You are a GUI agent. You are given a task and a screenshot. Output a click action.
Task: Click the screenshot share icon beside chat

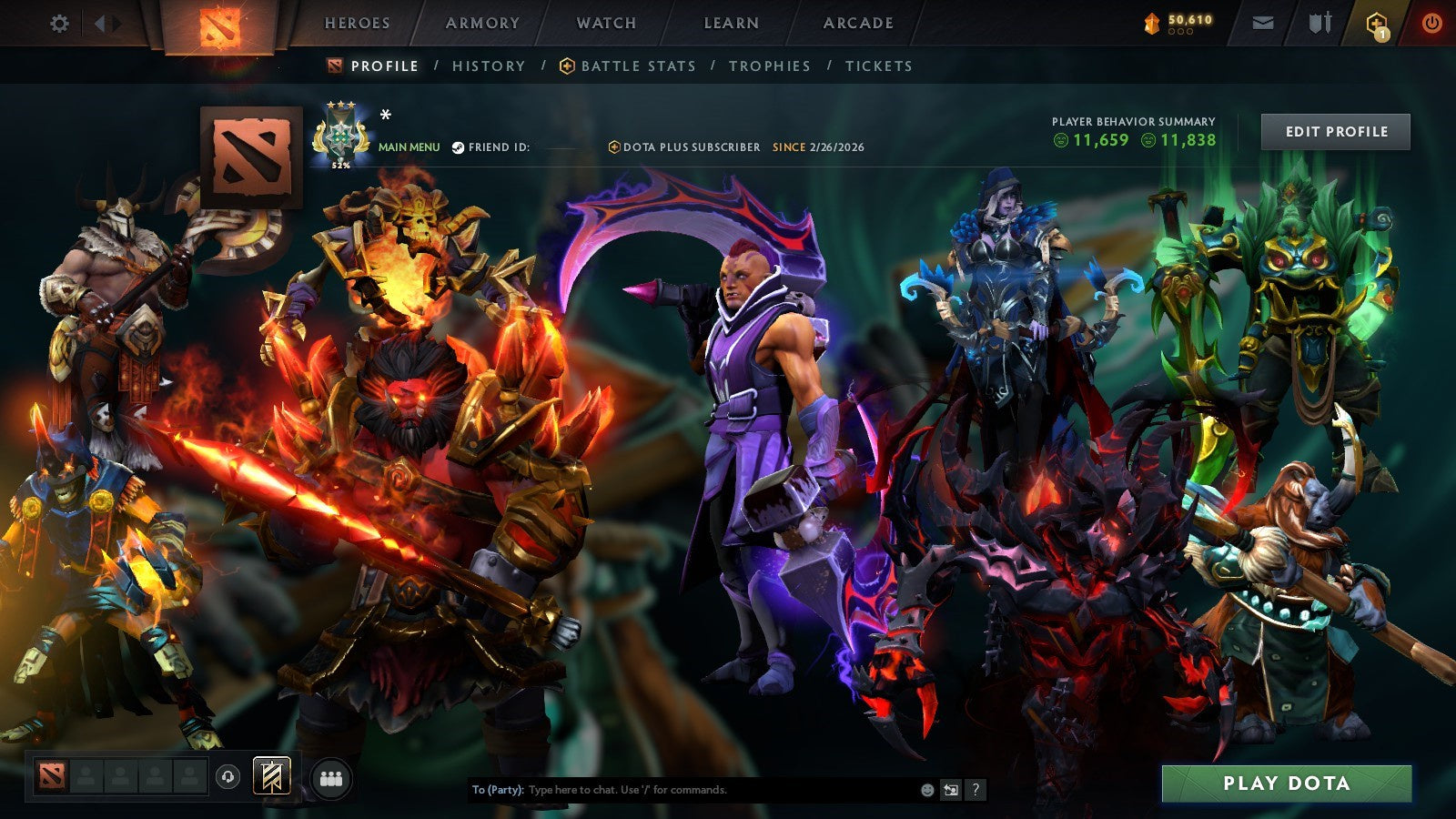952,790
